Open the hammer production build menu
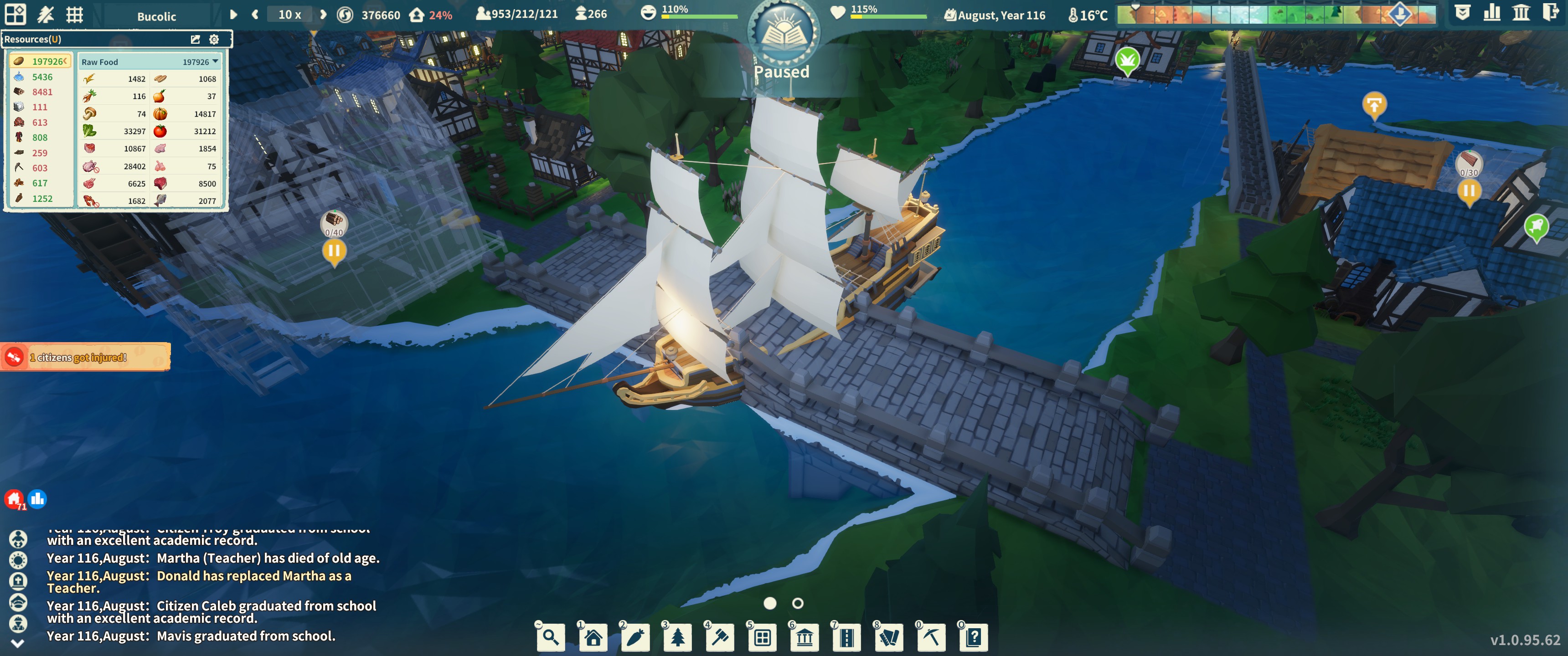This screenshot has width=1568, height=656. [720, 637]
